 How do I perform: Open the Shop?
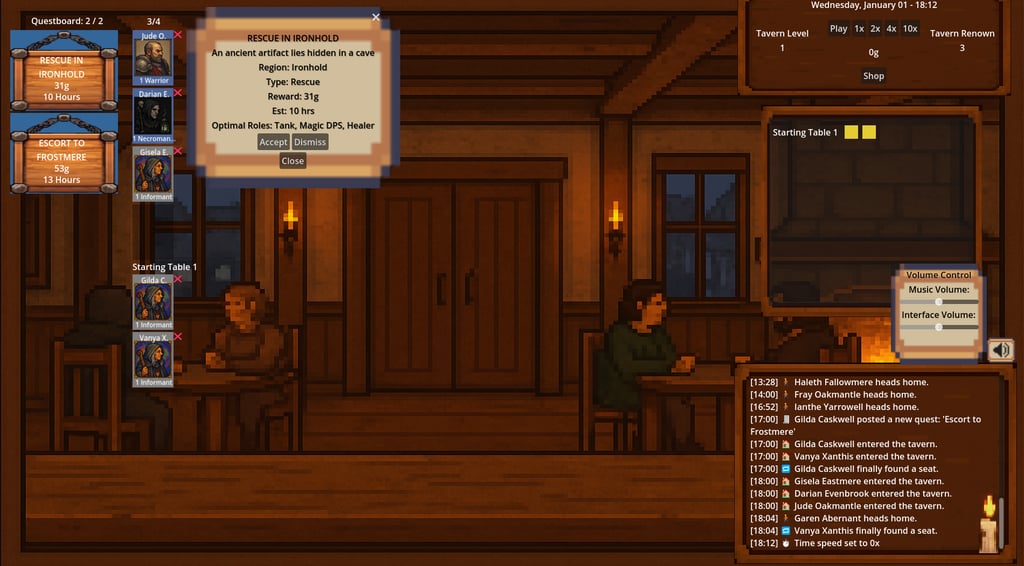(873, 76)
